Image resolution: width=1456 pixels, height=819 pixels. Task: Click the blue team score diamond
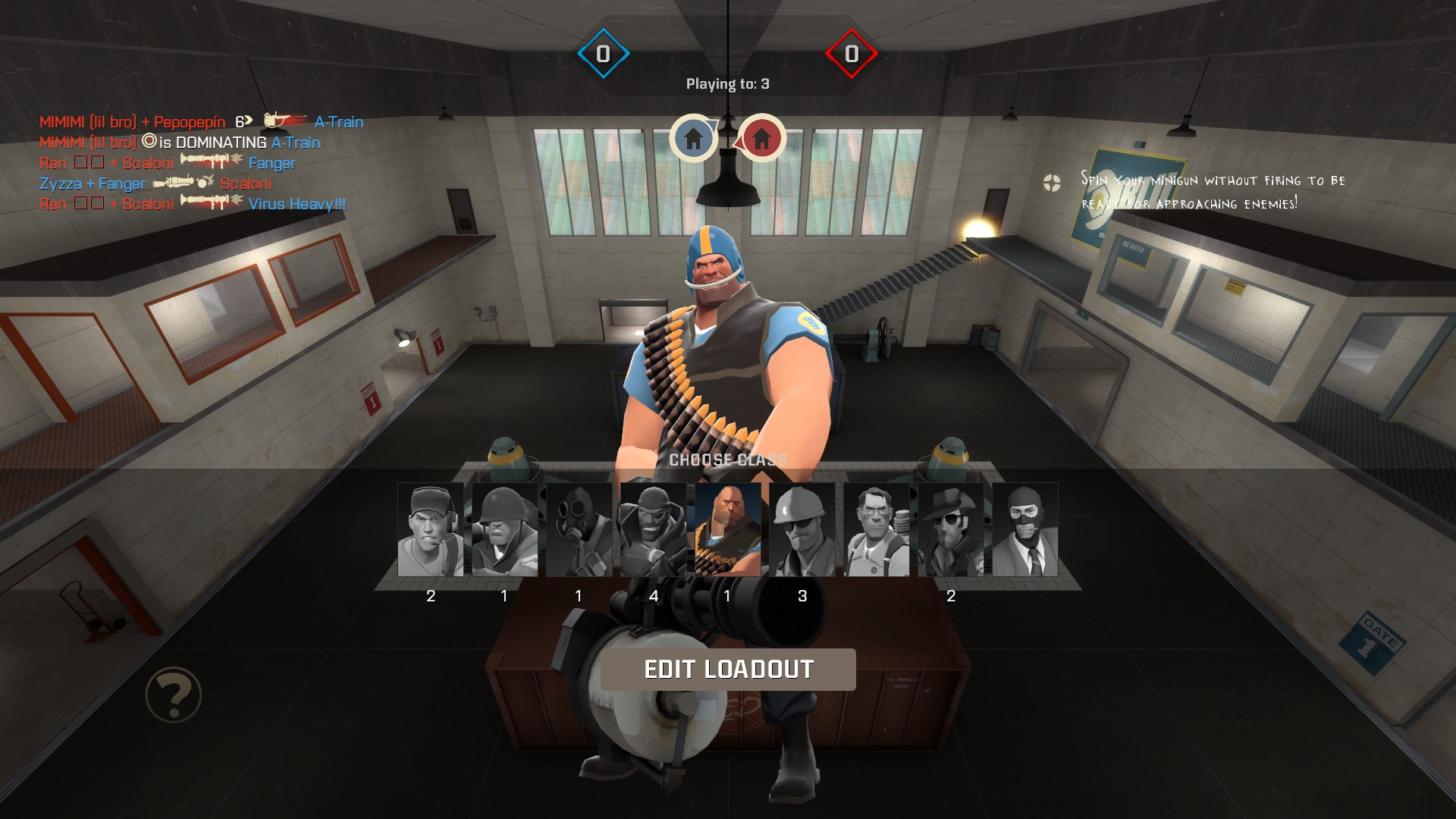click(603, 53)
